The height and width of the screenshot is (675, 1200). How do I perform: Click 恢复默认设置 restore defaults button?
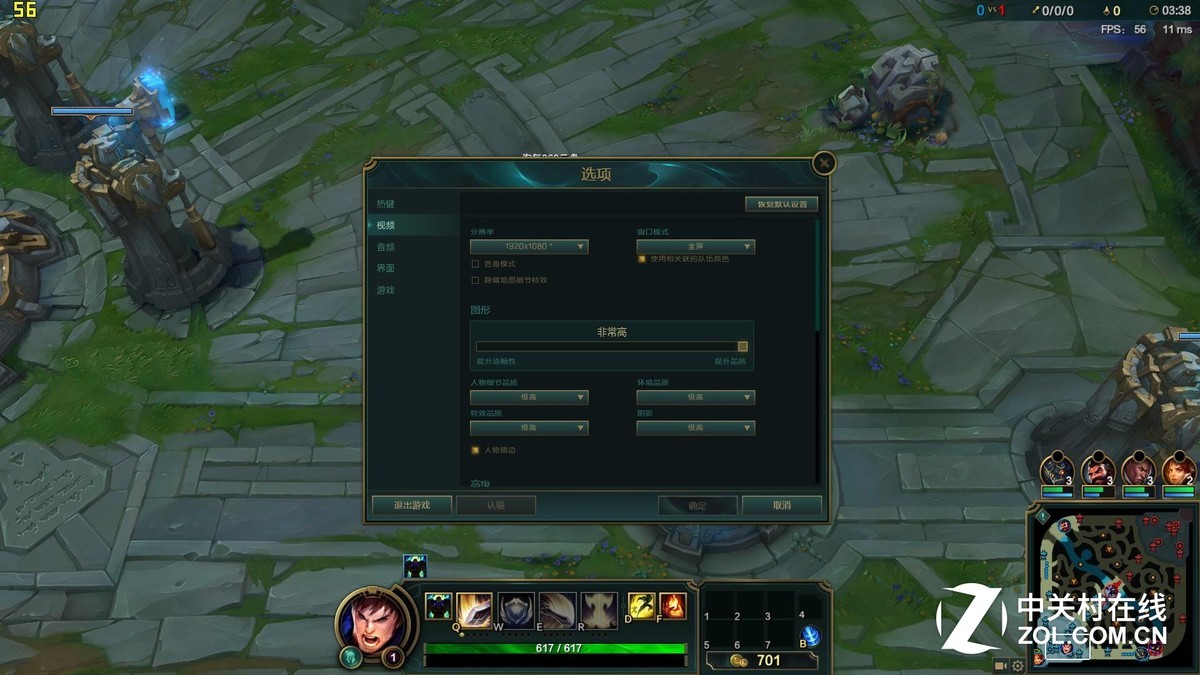781,204
